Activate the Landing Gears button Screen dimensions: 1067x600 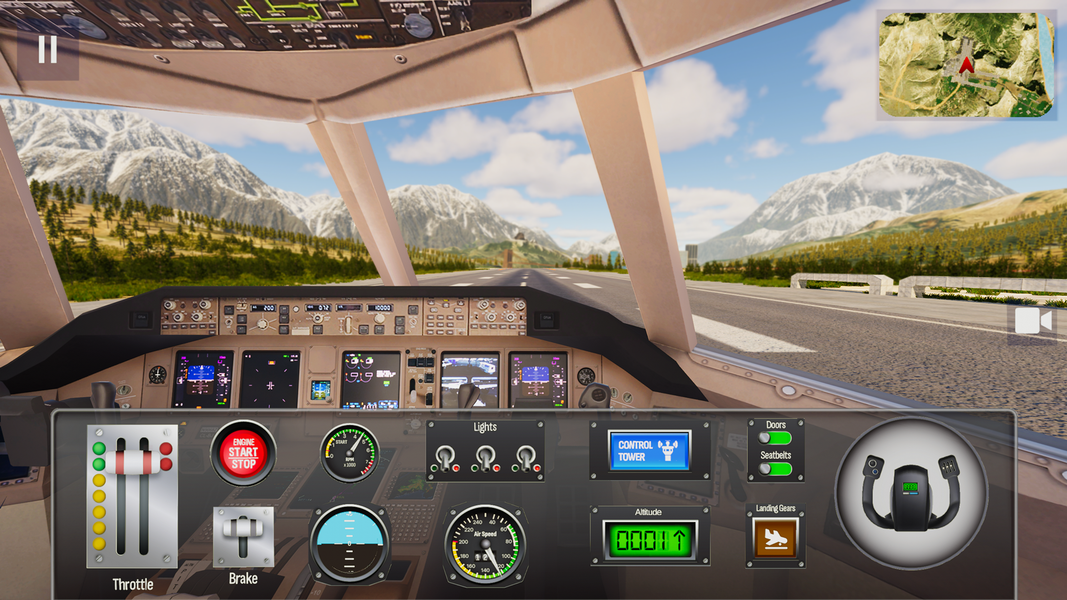(x=775, y=538)
